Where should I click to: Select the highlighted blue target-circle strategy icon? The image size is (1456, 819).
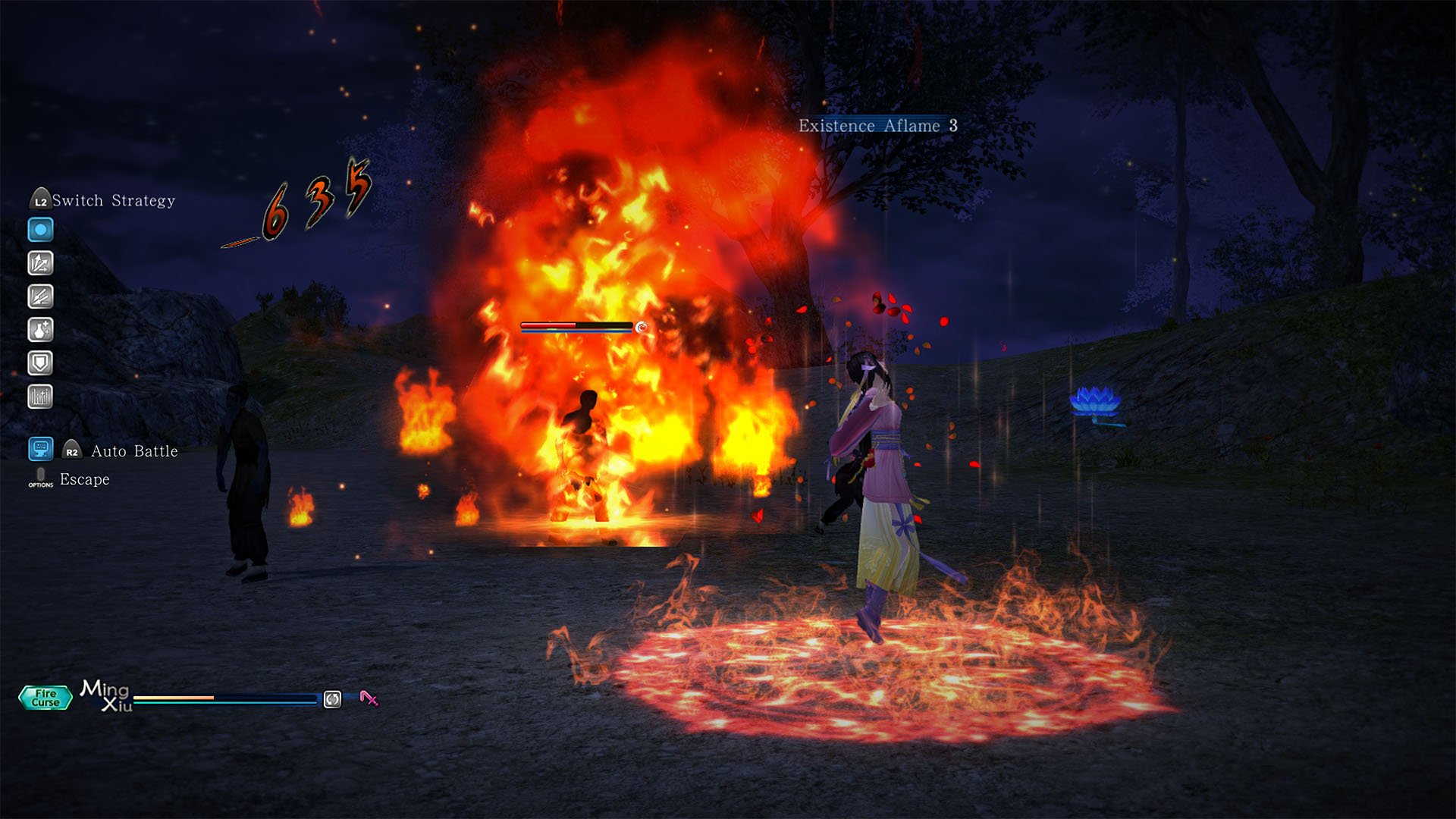click(39, 229)
